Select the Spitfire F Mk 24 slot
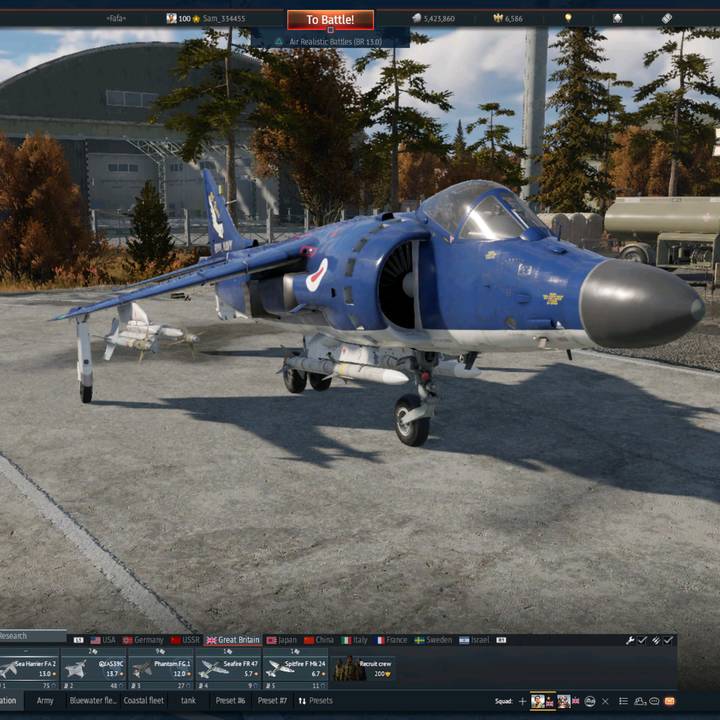The height and width of the screenshot is (720, 720). (296, 667)
